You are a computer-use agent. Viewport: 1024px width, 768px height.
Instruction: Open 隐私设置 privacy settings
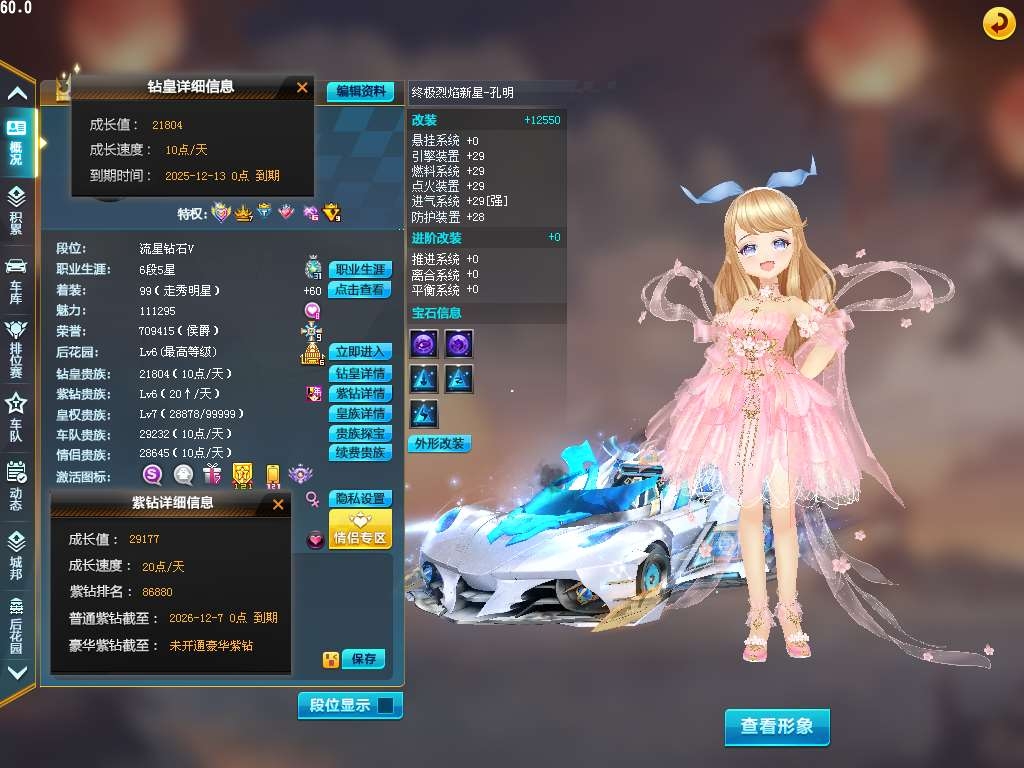(360, 498)
